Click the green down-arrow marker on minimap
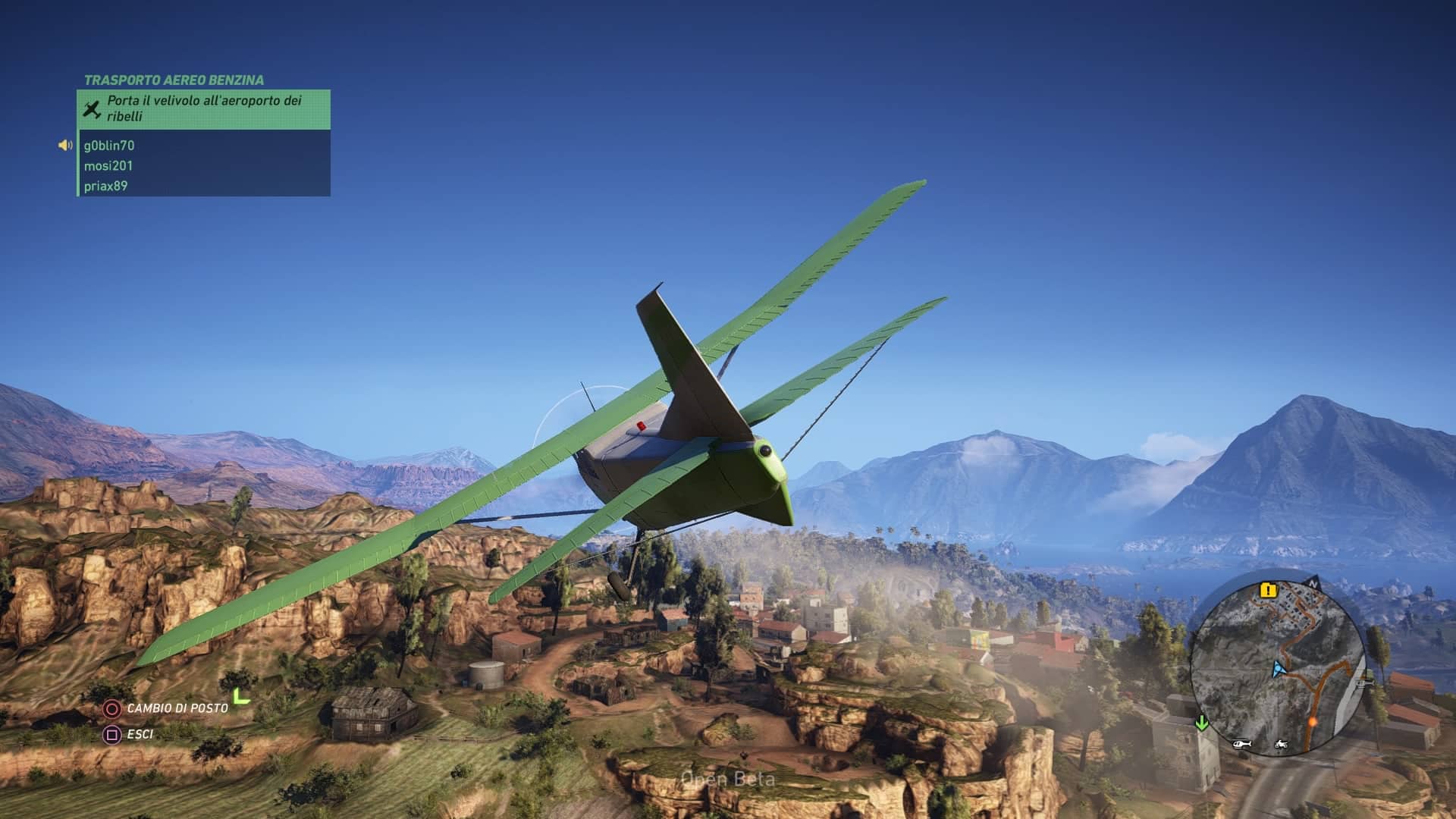Screen dimensions: 1456x819 tap(1202, 723)
